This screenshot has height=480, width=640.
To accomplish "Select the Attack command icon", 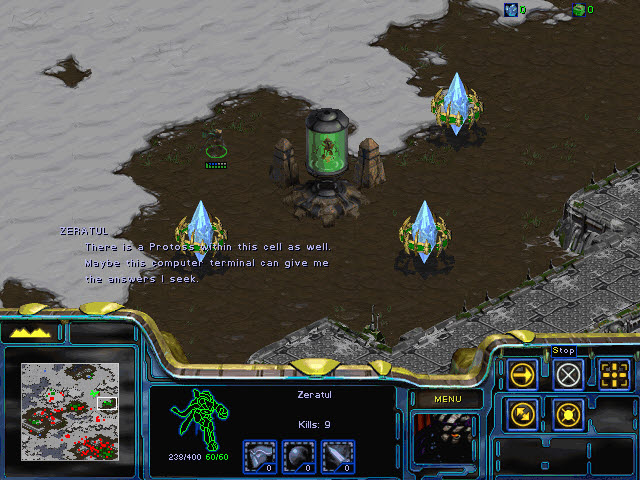I will (615, 374).
